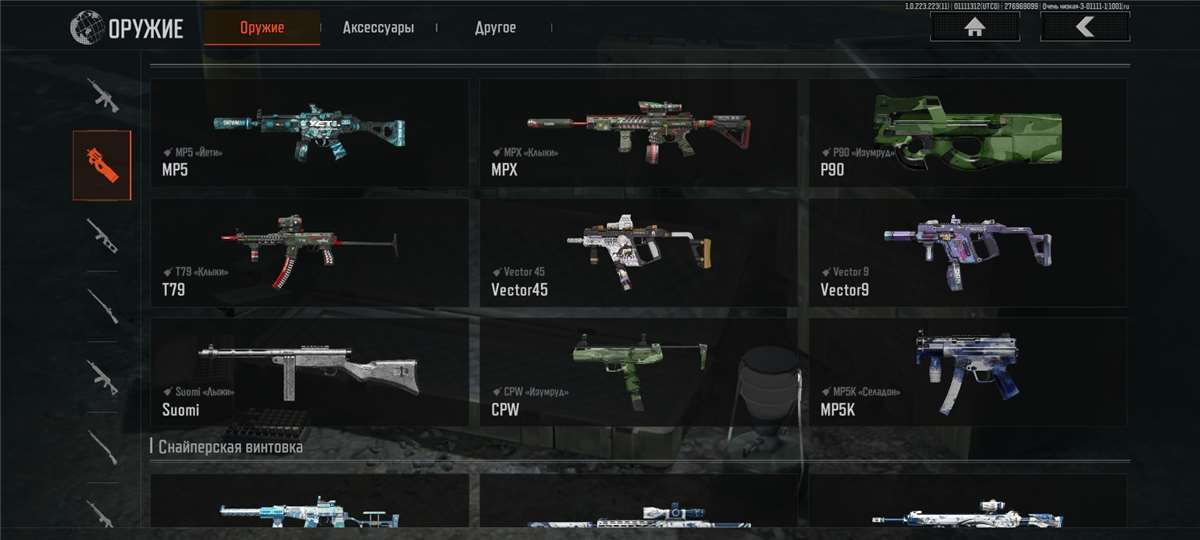Choose the MPX submachine gun
Image resolution: width=1200 pixels, height=540 pixels.
(638, 133)
